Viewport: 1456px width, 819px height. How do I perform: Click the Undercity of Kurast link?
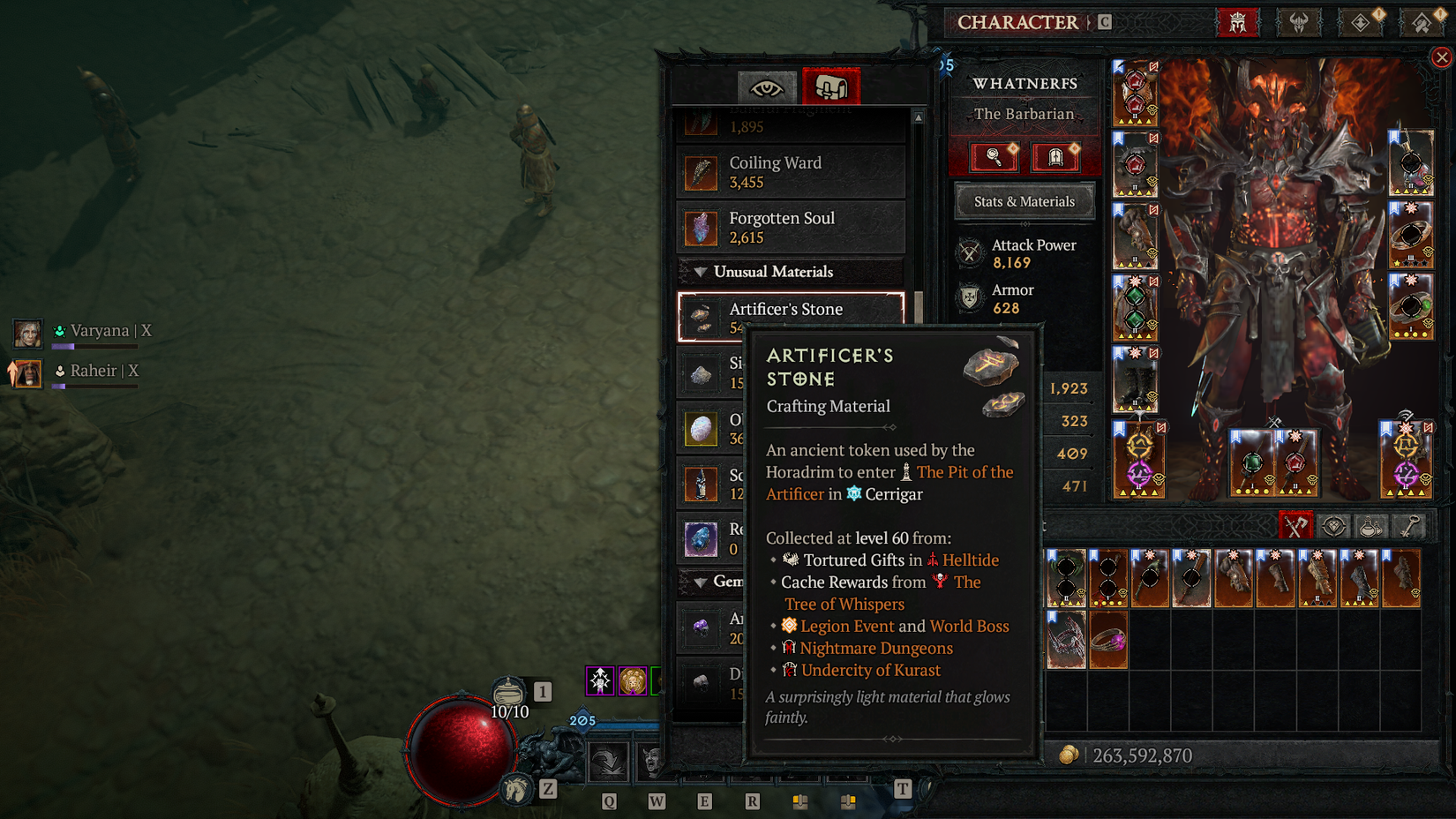pos(871,670)
